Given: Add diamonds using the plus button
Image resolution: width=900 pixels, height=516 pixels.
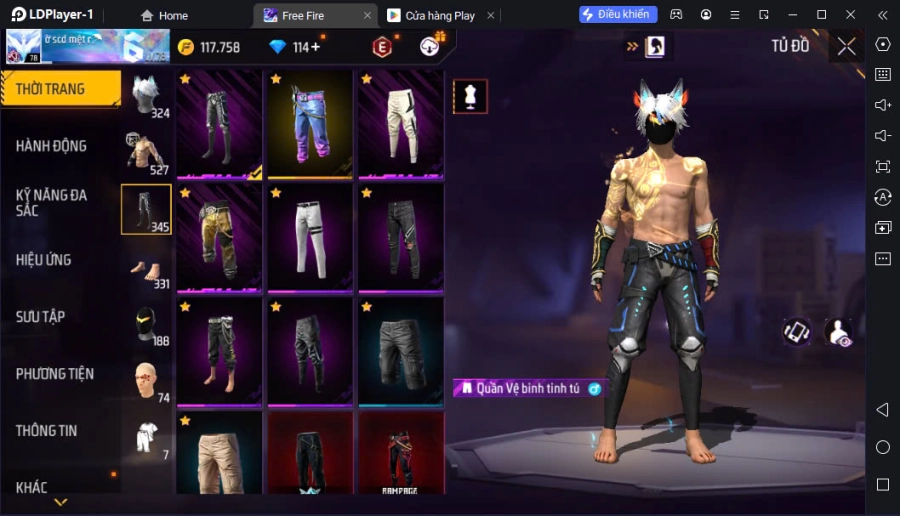Looking at the screenshot, I should coord(316,47).
